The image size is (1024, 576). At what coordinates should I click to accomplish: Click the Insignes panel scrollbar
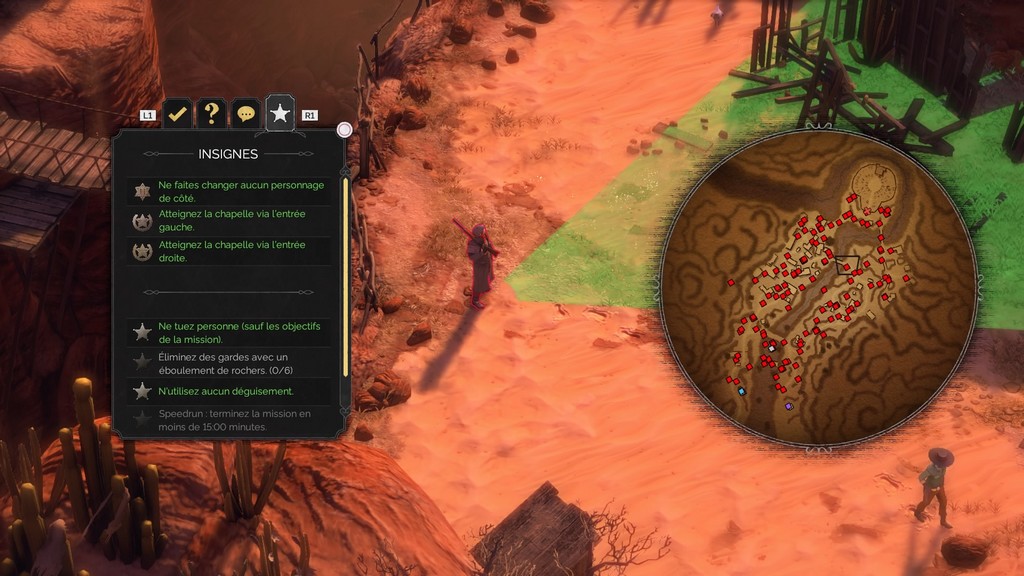click(x=346, y=277)
